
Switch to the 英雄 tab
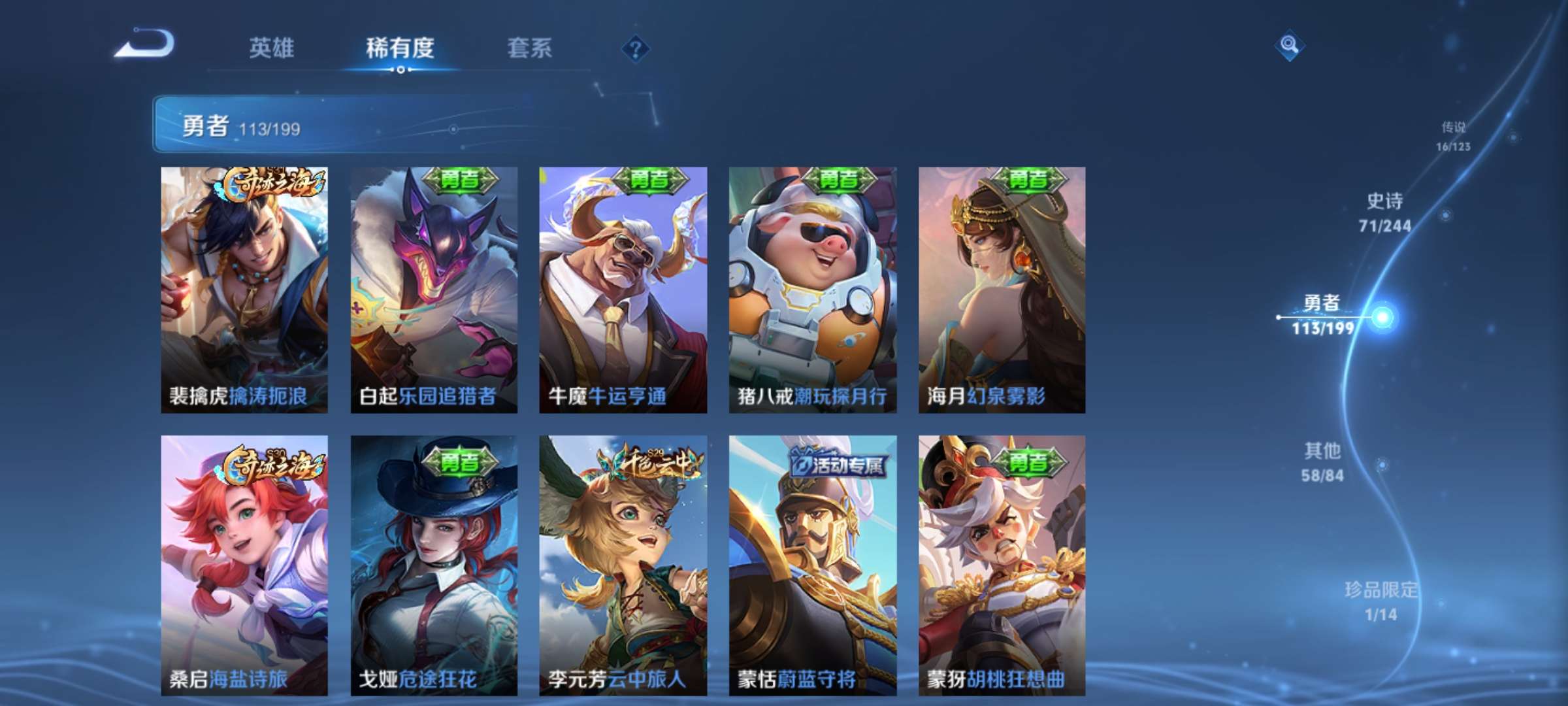pos(271,48)
